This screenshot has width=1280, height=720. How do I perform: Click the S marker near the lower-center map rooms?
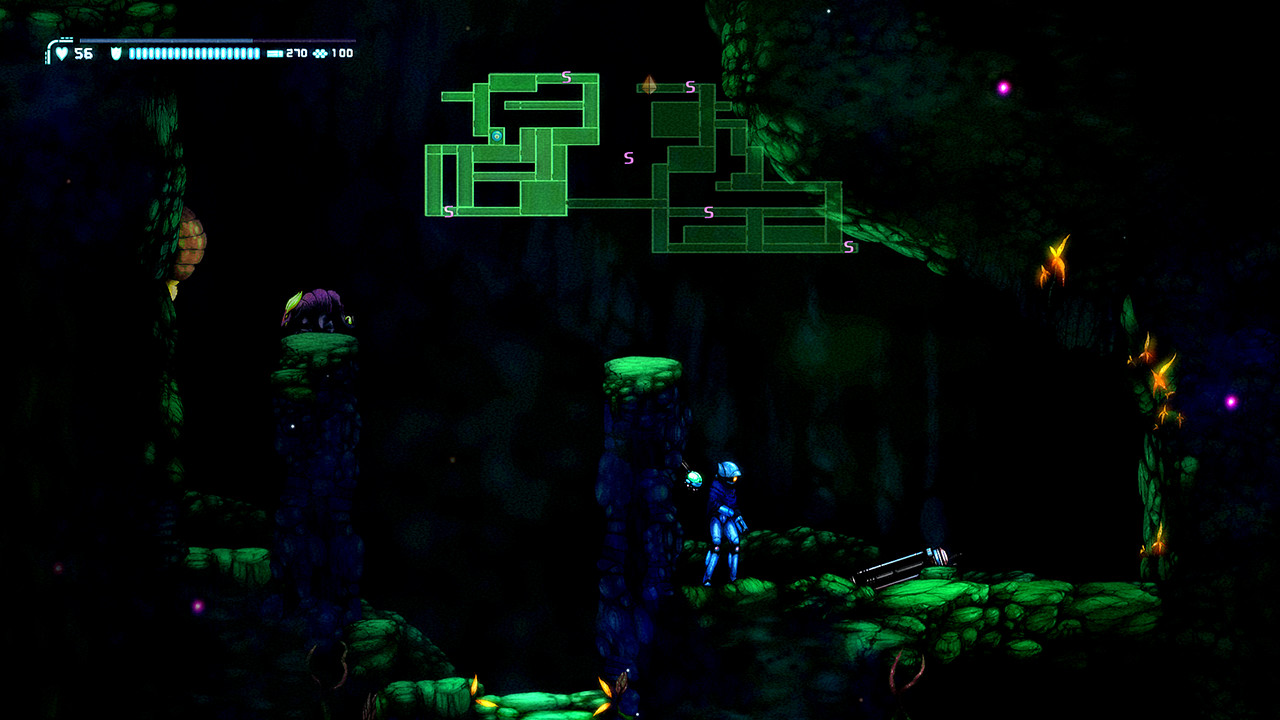click(707, 210)
